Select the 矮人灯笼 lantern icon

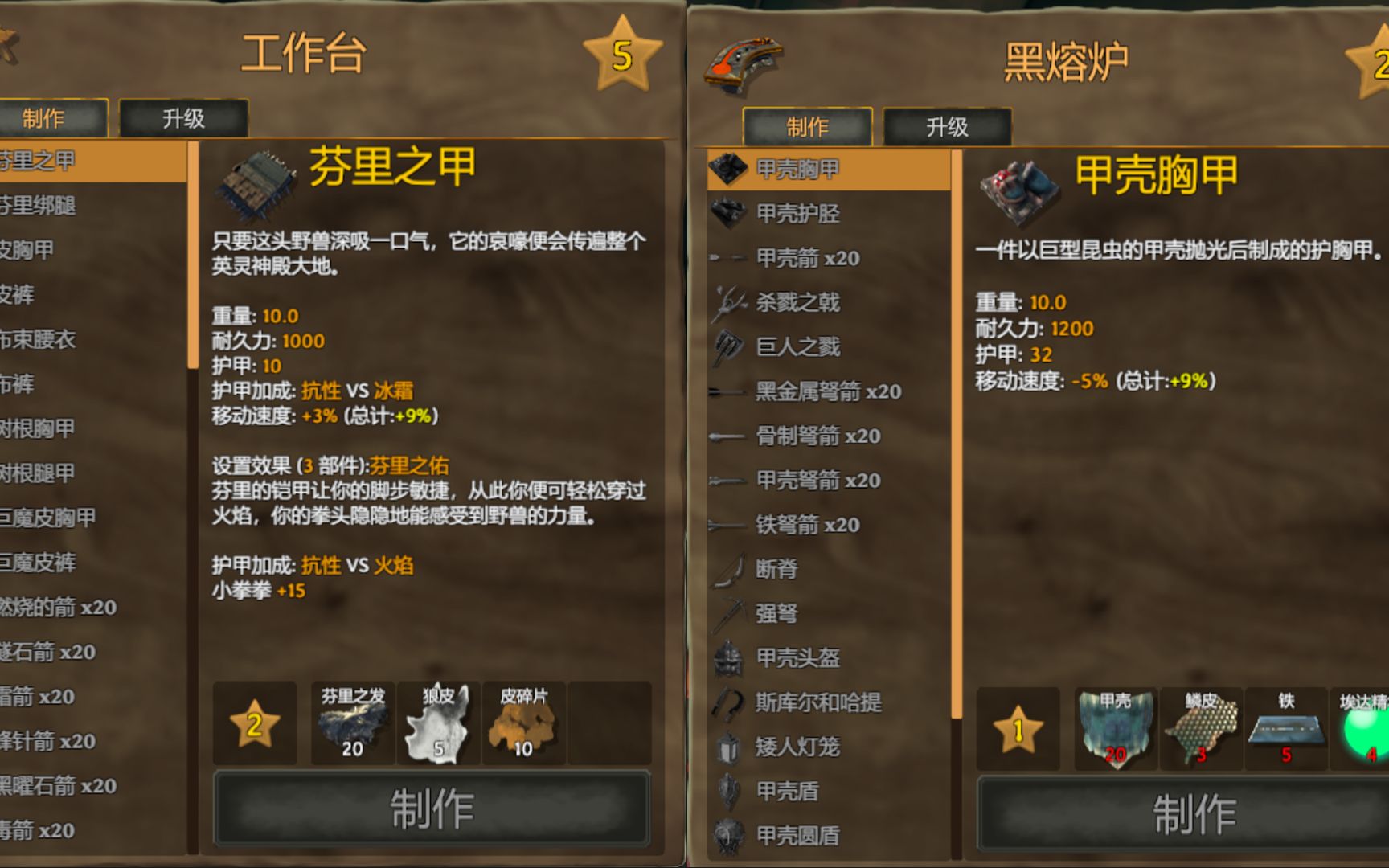(x=728, y=747)
